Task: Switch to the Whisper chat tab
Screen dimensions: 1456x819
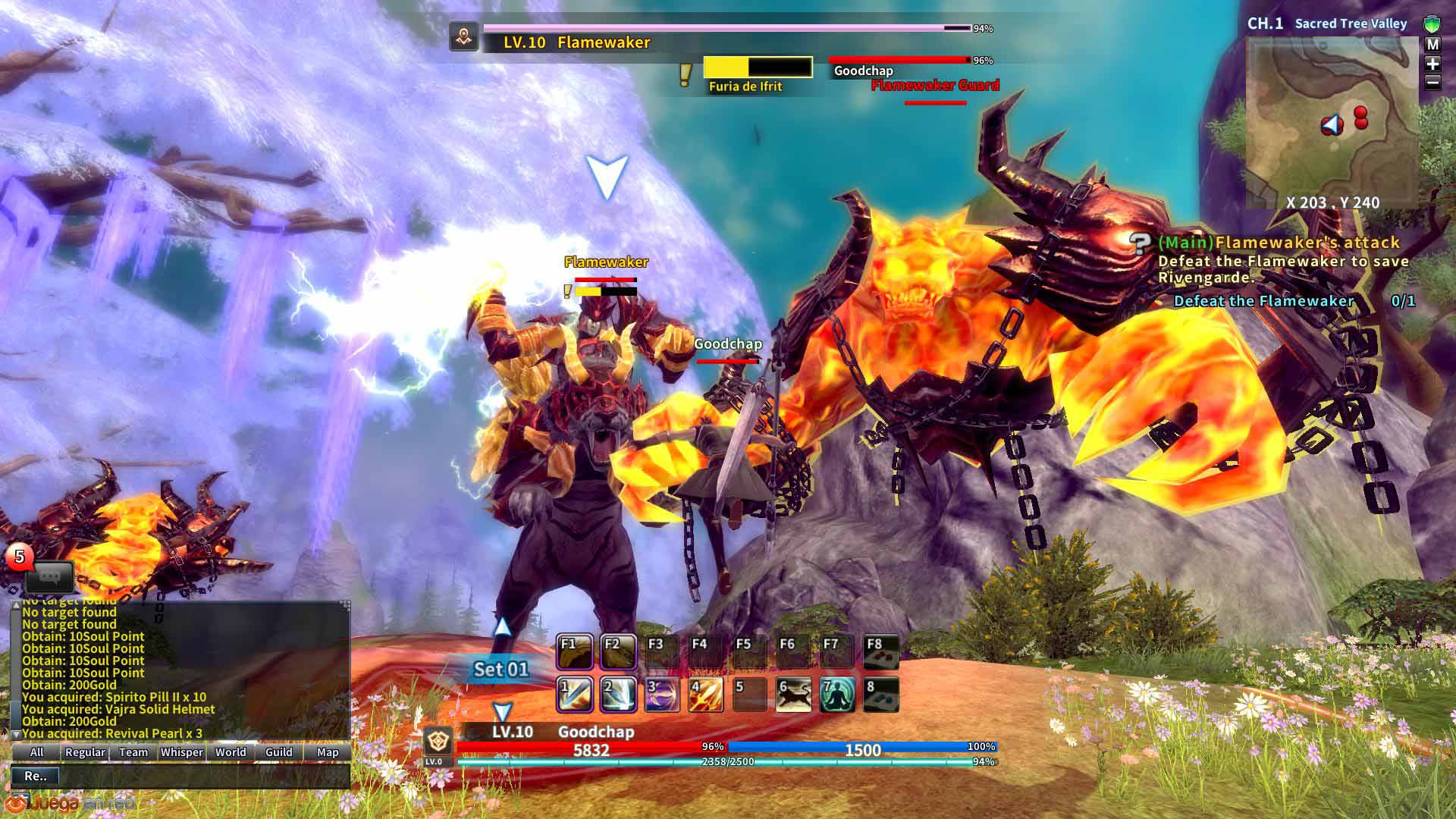Action: (182, 752)
